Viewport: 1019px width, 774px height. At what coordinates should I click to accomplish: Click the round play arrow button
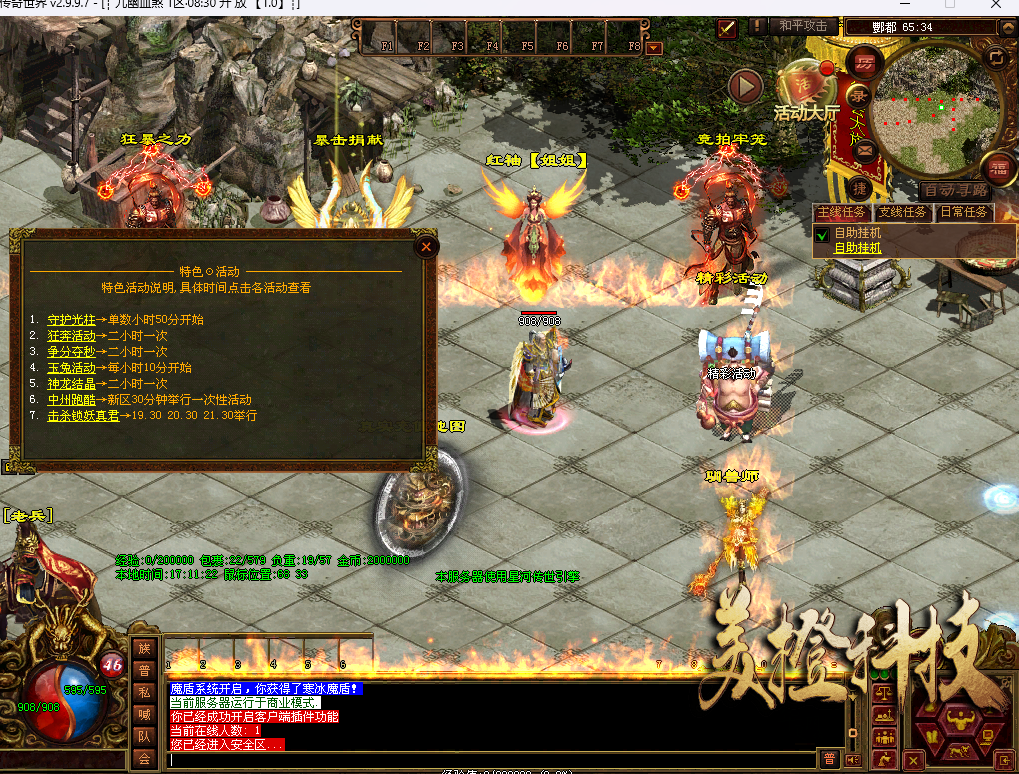tap(745, 87)
